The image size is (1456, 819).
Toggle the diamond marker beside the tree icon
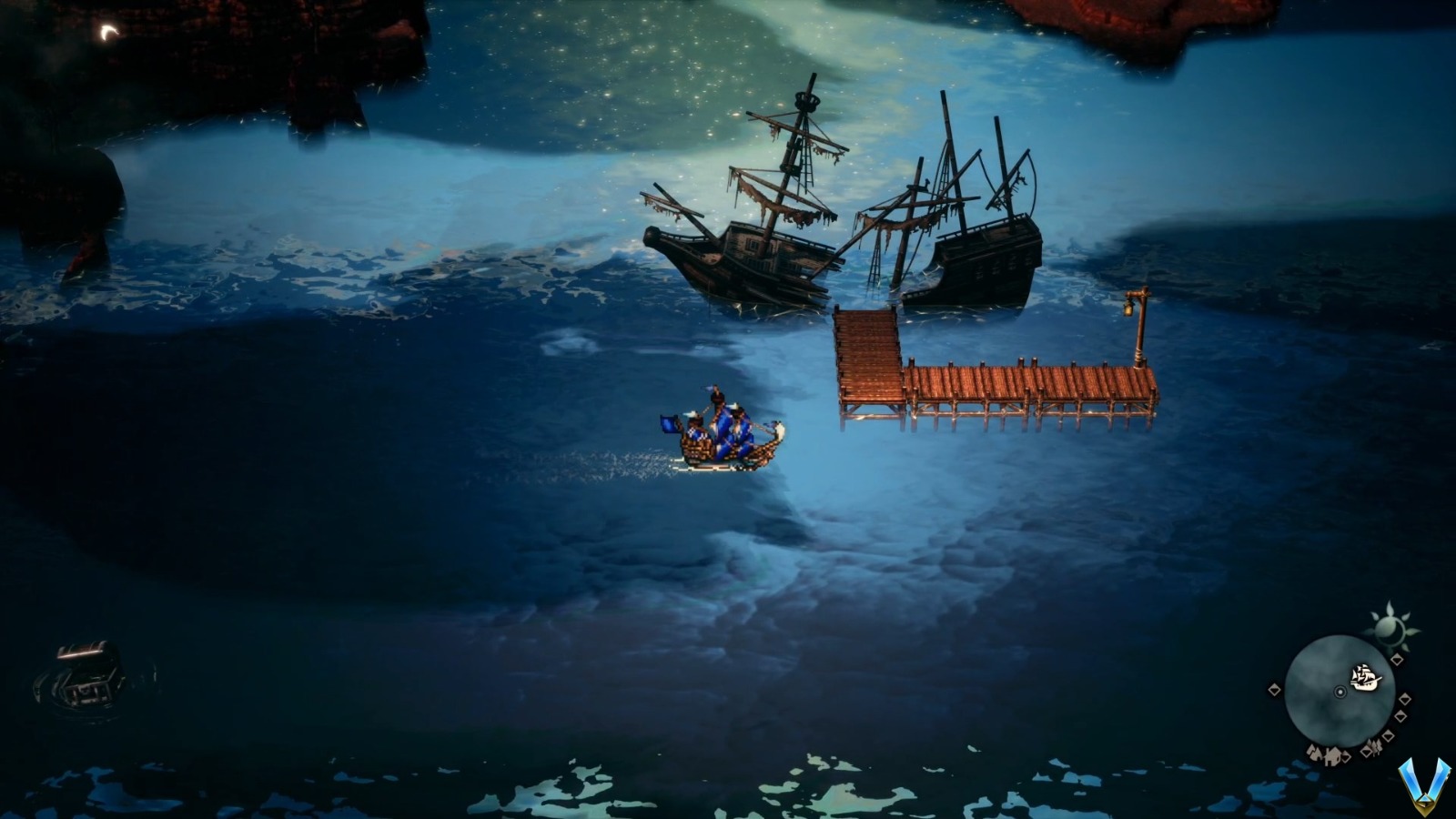click(1365, 753)
